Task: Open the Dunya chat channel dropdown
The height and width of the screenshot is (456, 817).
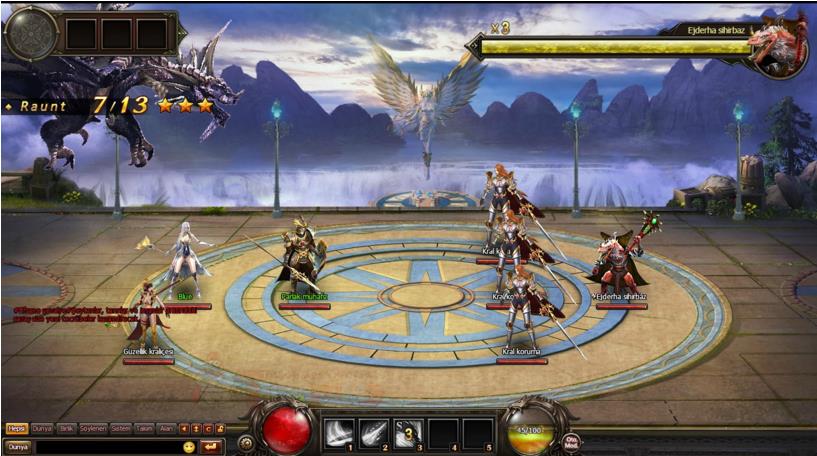Action: tap(18, 446)
